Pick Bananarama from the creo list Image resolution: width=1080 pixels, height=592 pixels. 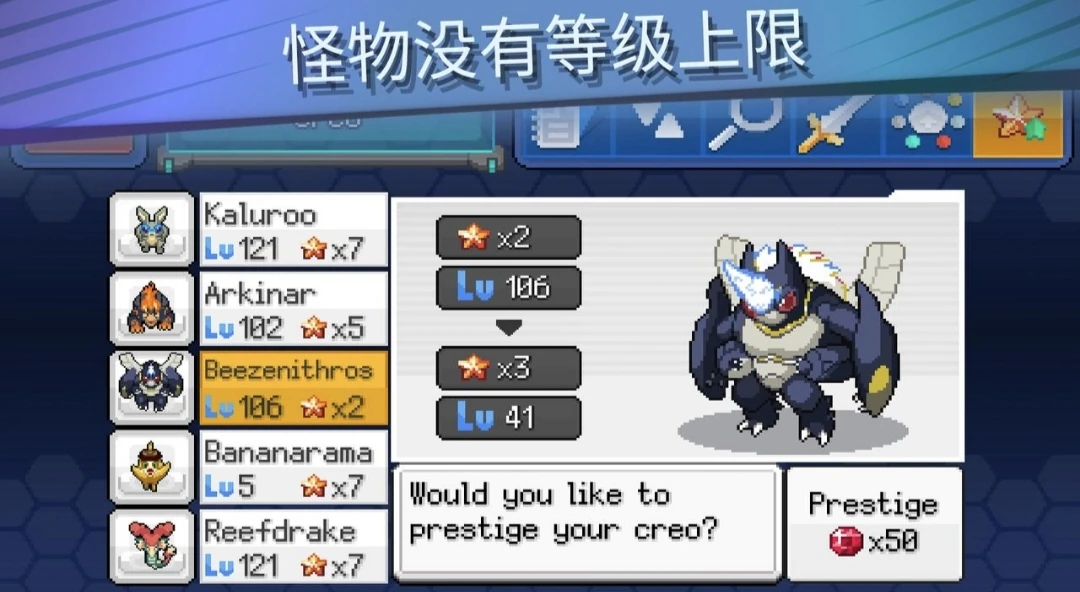point(293,467)
